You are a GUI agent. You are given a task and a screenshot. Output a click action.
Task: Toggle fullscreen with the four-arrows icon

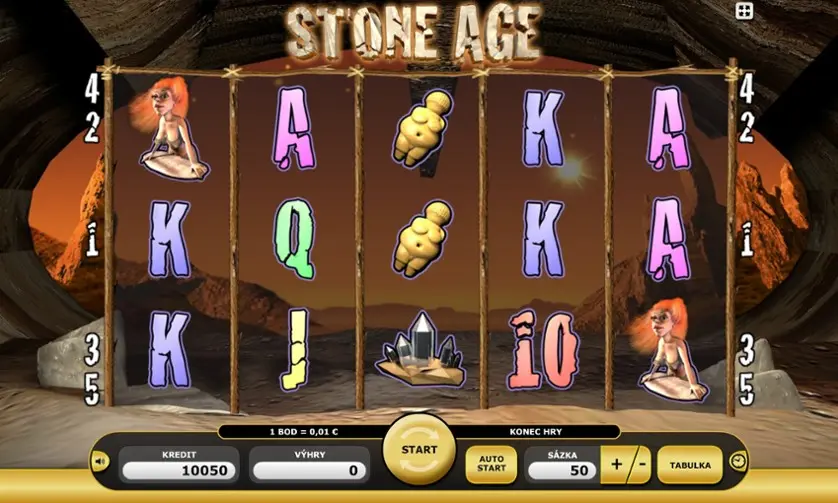[744, 11]
